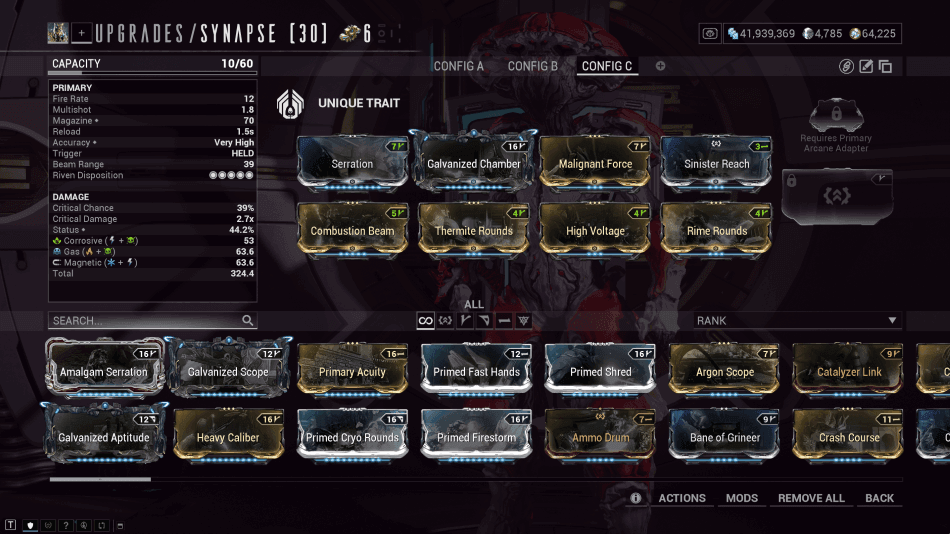Pick the Combustion Beam mod
This screenshot has width=950, height=534.
352,229
